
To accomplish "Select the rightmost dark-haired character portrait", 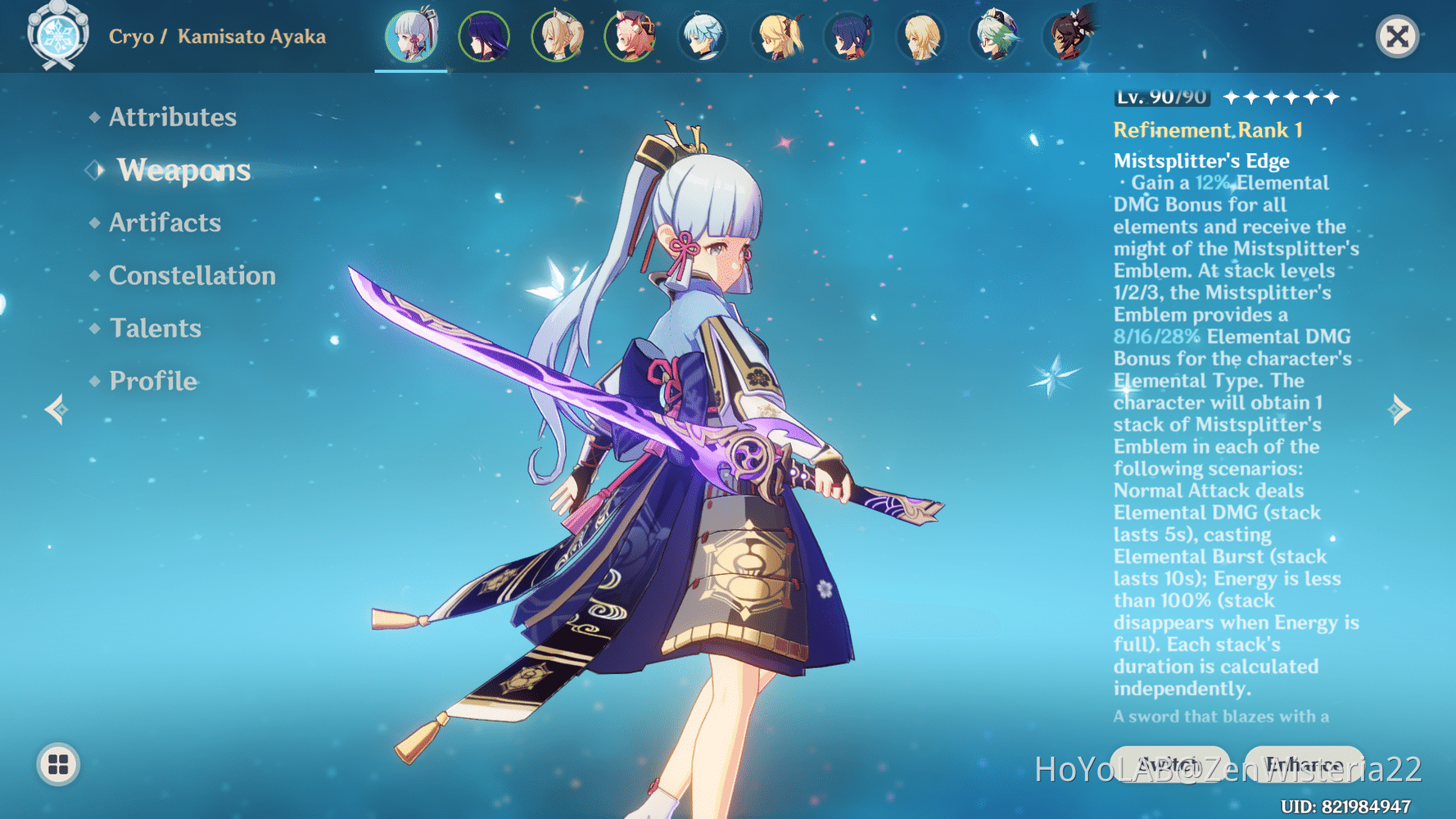I will 1068,36.
